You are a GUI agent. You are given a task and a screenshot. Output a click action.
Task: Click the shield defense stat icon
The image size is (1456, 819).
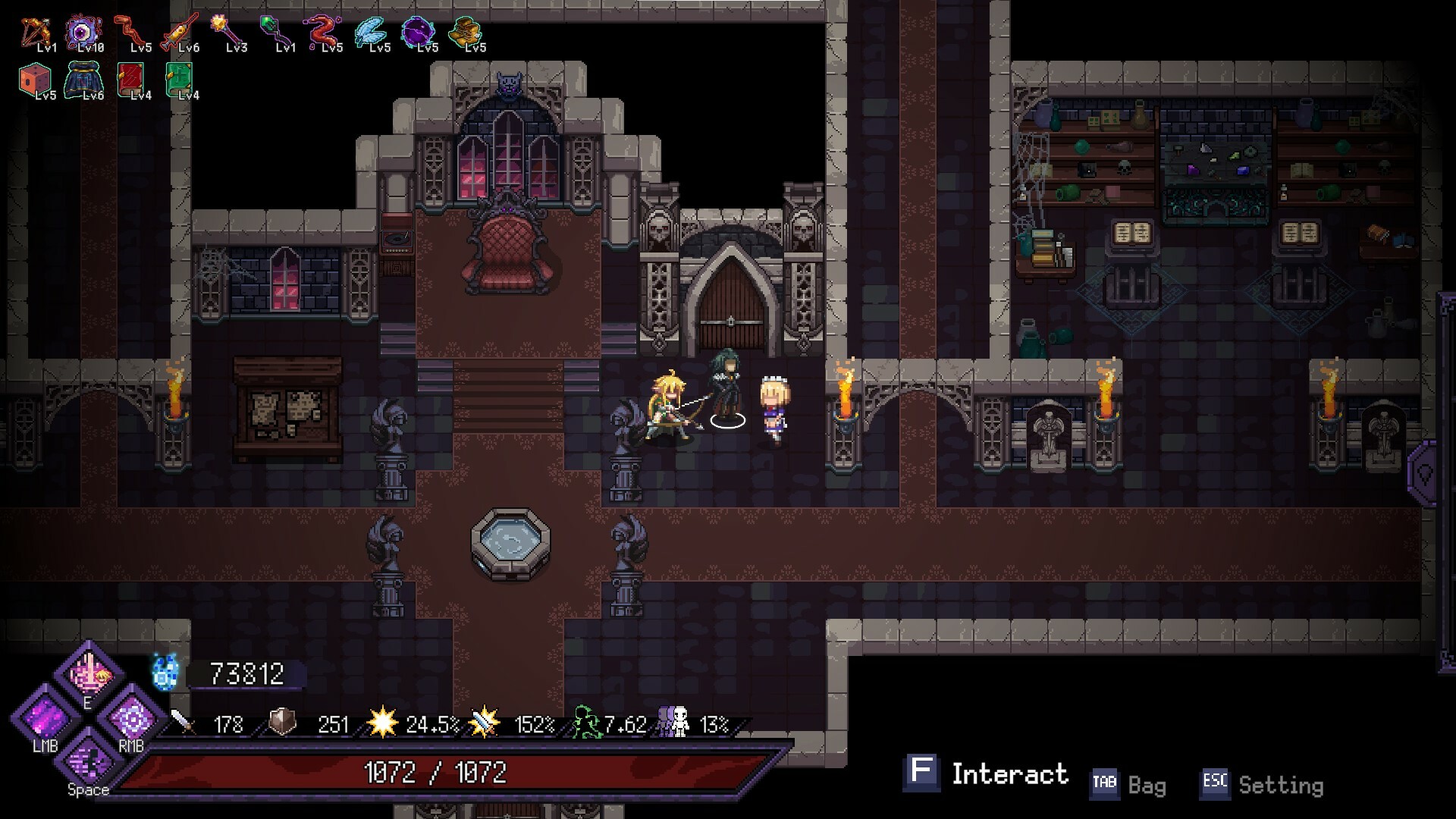point(281,724)
